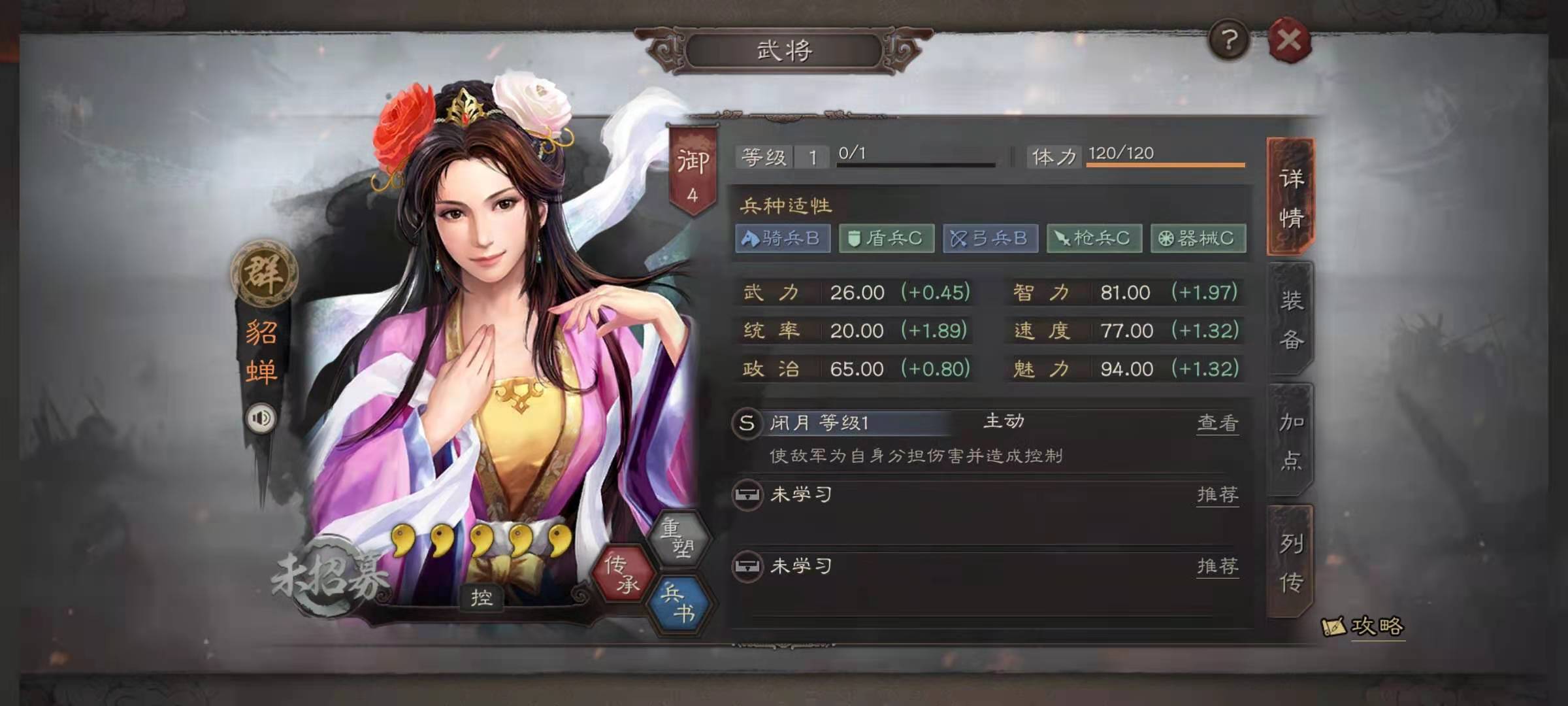Select the 盾兵C shield troop icon
The image size is (1568, 706).
[886, 239]
